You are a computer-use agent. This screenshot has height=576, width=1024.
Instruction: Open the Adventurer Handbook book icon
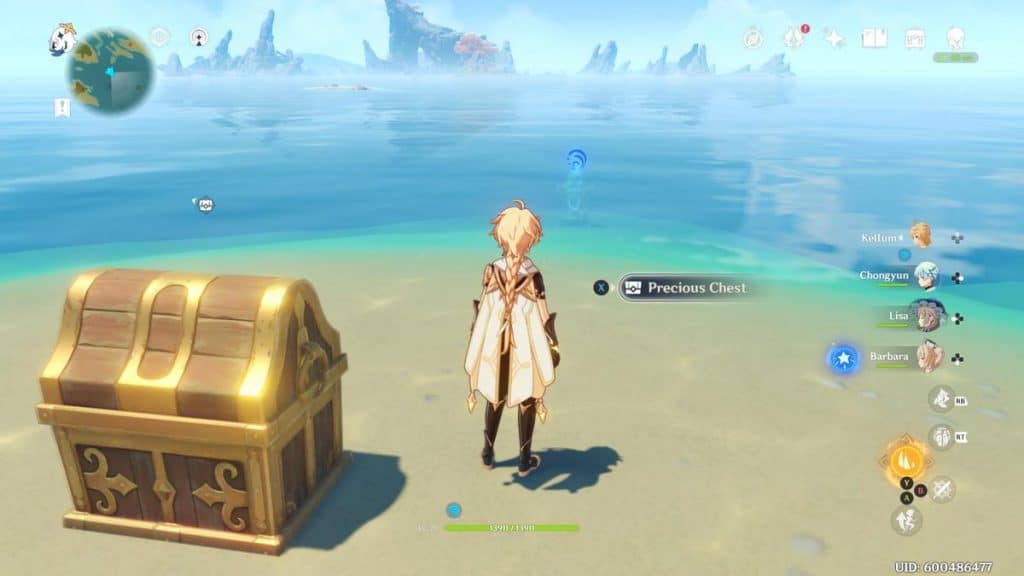click(874, 38)
